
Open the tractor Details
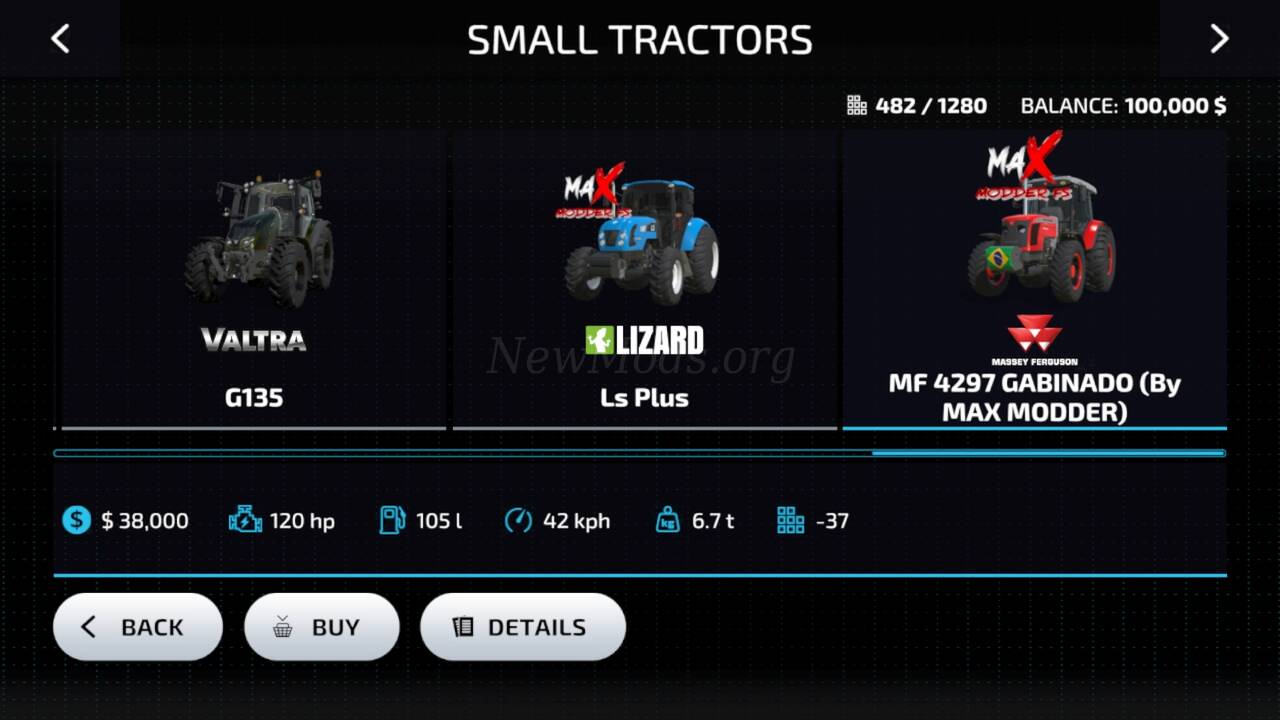(522, 627)
